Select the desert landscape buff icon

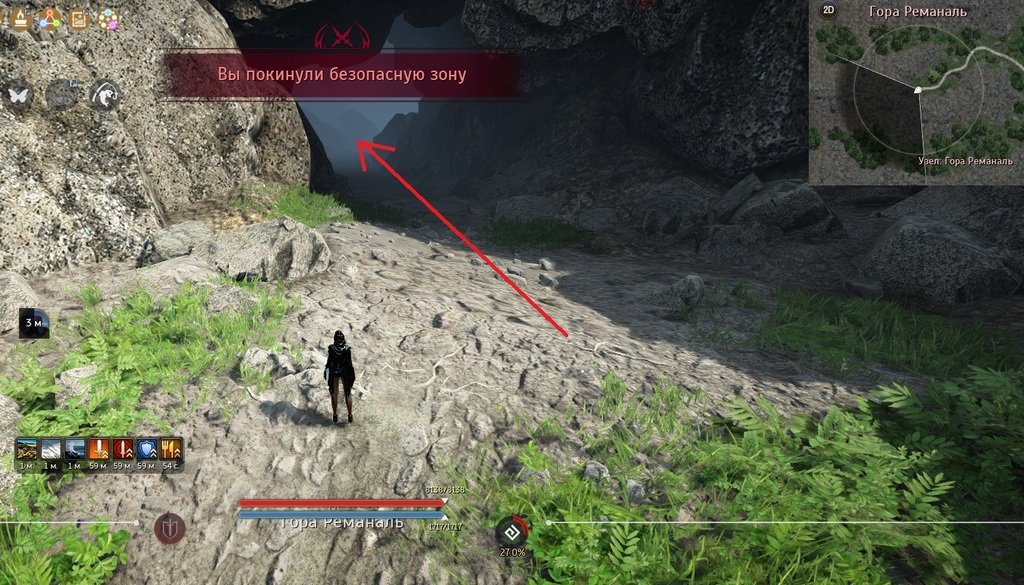[27, 450]
